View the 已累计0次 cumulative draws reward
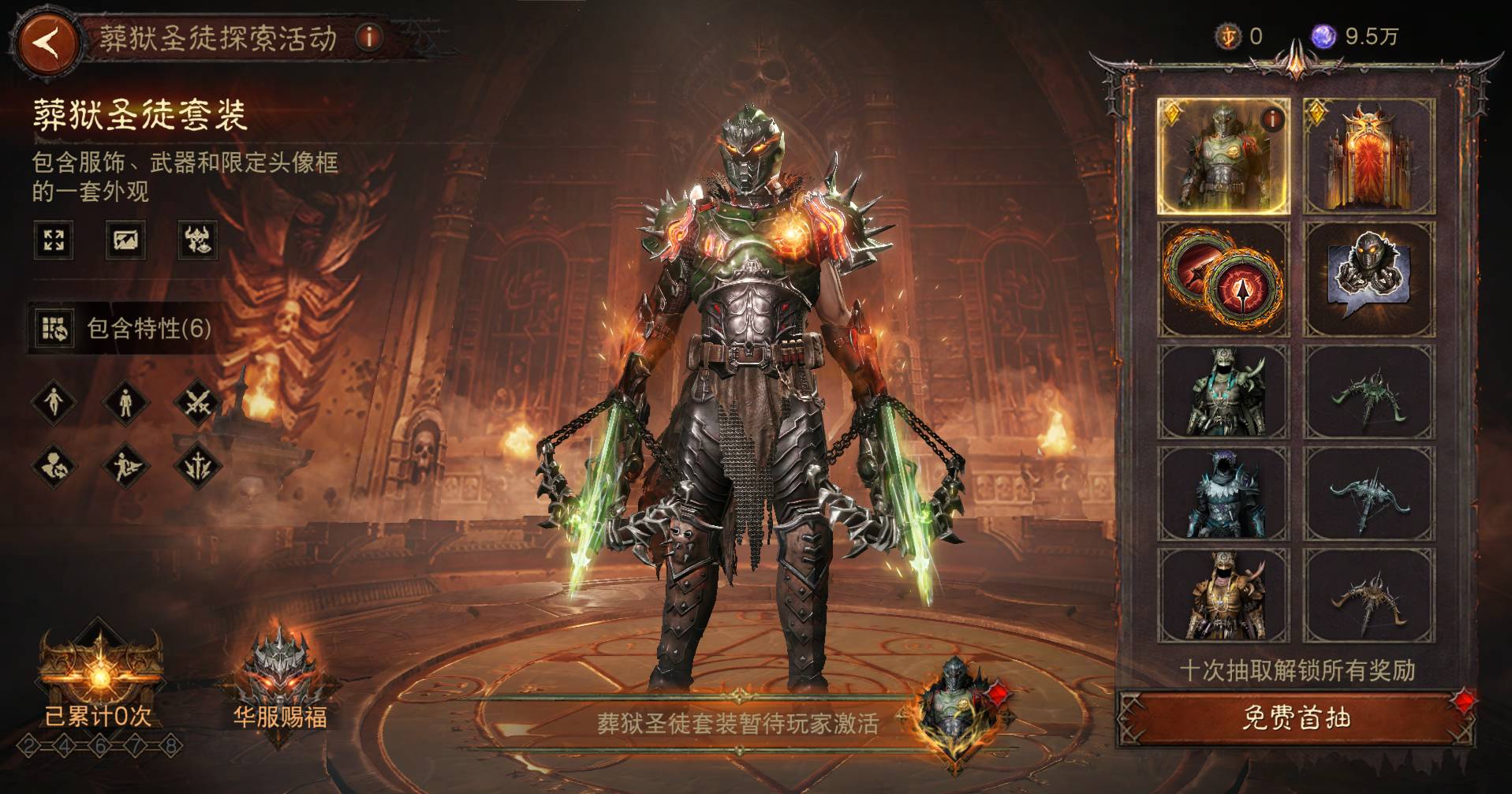This screenshot has height=794, width=1512. pos(99,678)
